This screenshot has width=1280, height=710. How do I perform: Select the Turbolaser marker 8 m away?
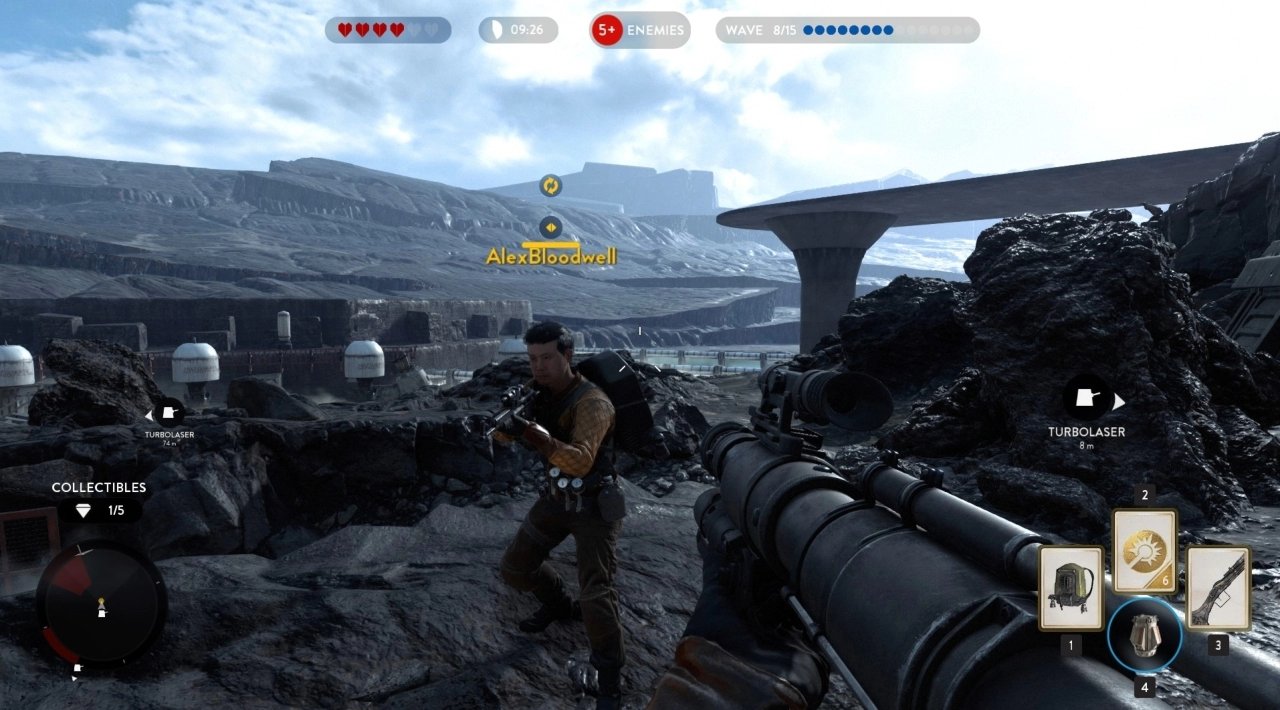tap(1087, 400)
